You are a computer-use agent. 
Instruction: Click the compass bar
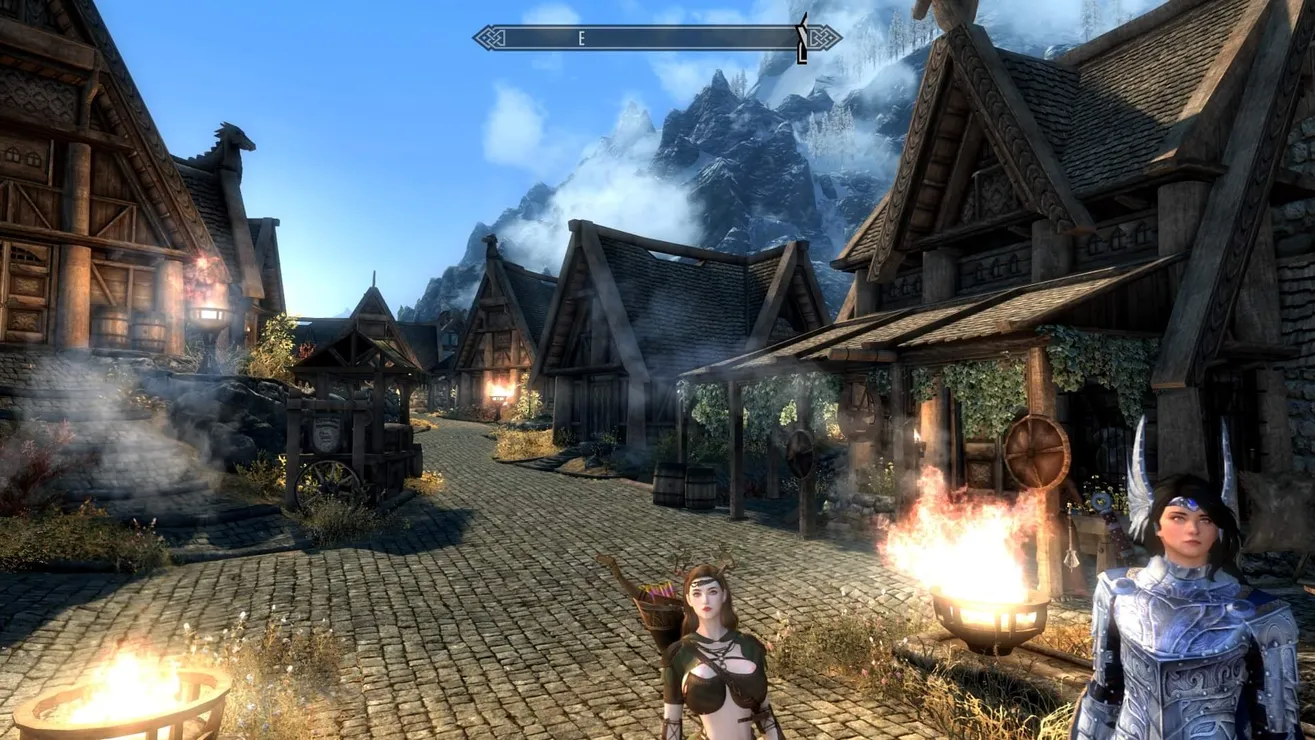pyautogui.click(x=656, y=38)
